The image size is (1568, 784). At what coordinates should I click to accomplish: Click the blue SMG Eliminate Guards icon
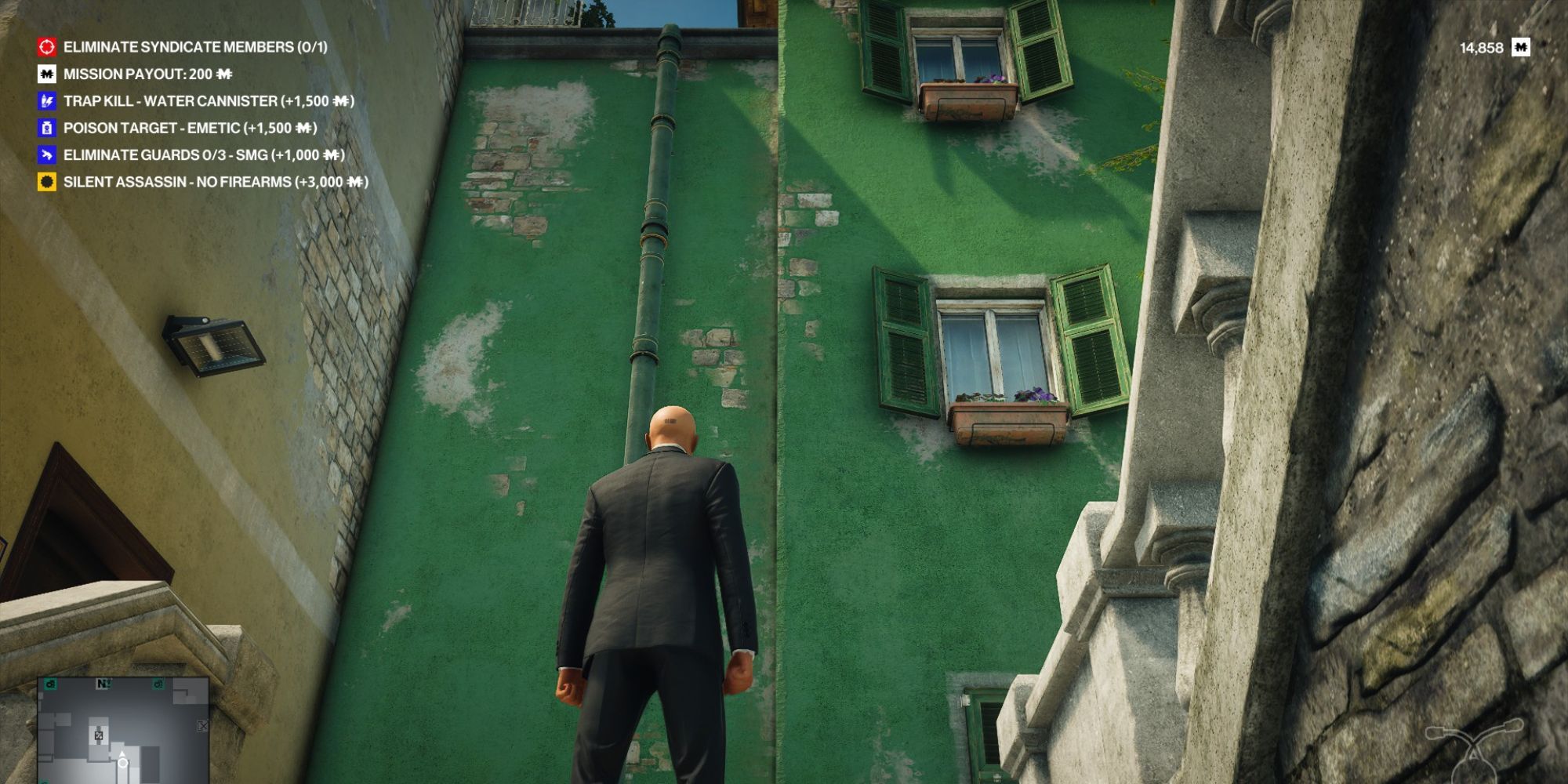(46, 155)
